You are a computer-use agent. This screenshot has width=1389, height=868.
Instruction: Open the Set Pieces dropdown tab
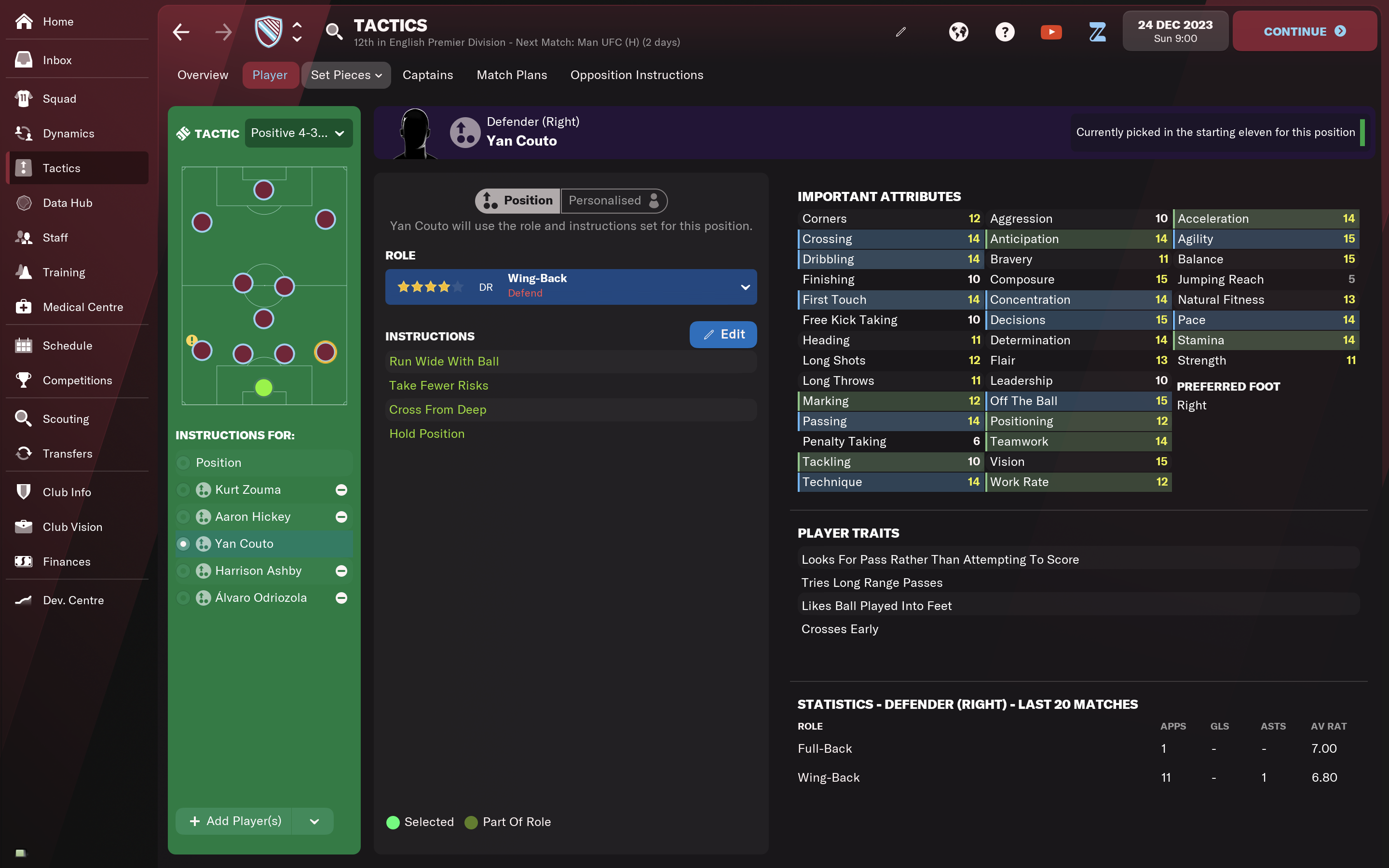pyautogui.click(x=345, y=75)
